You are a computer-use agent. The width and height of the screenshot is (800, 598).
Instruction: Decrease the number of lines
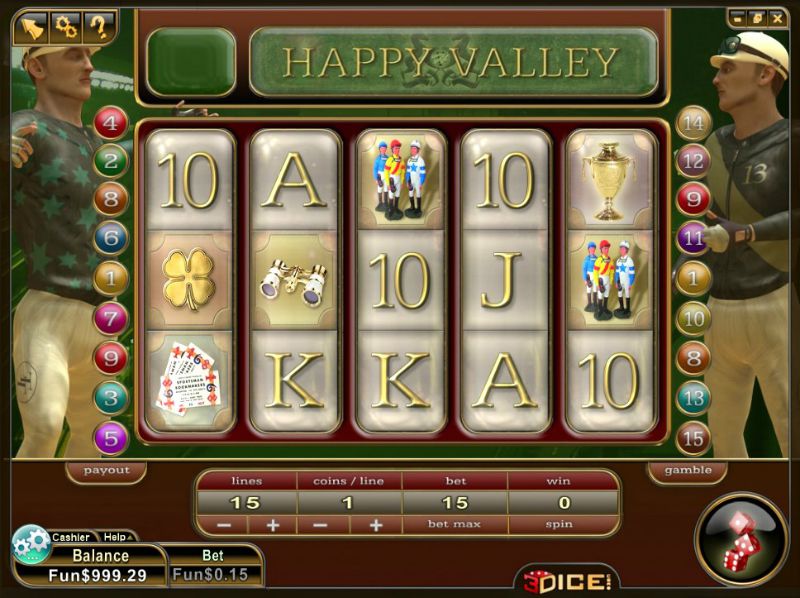[223, 525]
